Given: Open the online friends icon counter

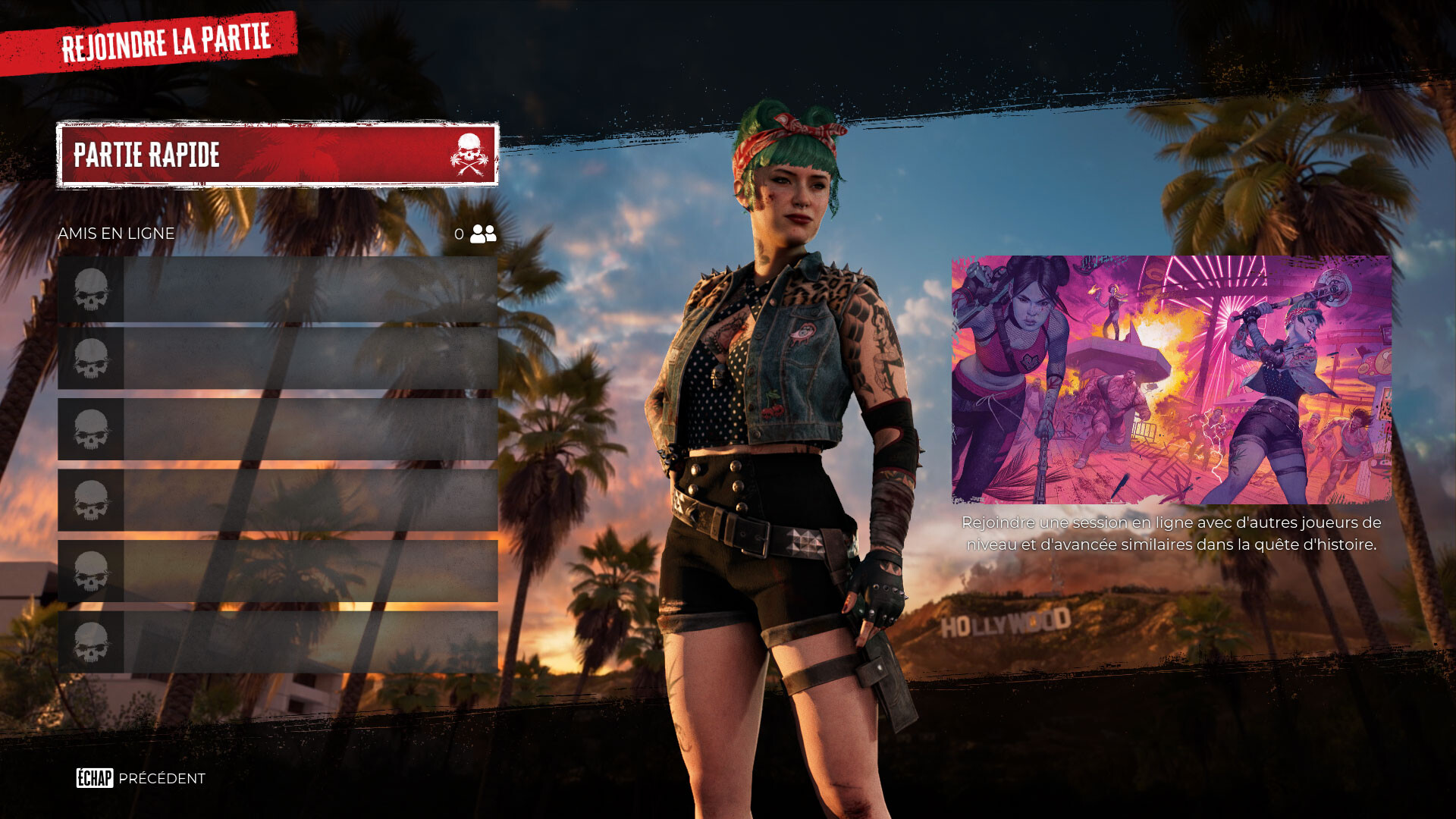Looking at the screenshot, I should click(x=482, y=234).
